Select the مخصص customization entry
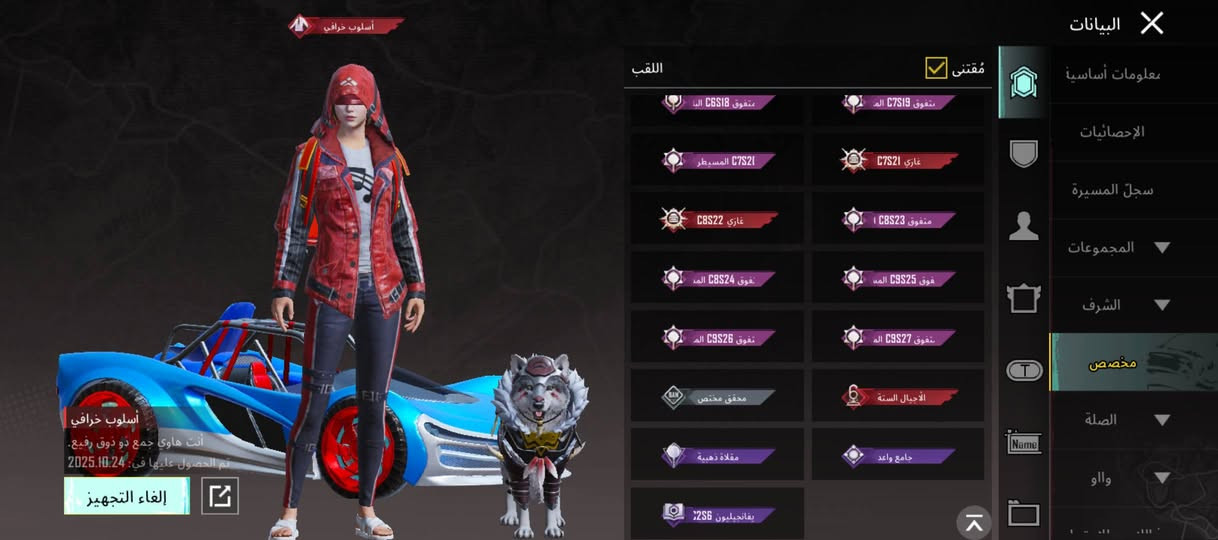The width and height of the screenshot is (1218, 540). [x=1112, y=362]
